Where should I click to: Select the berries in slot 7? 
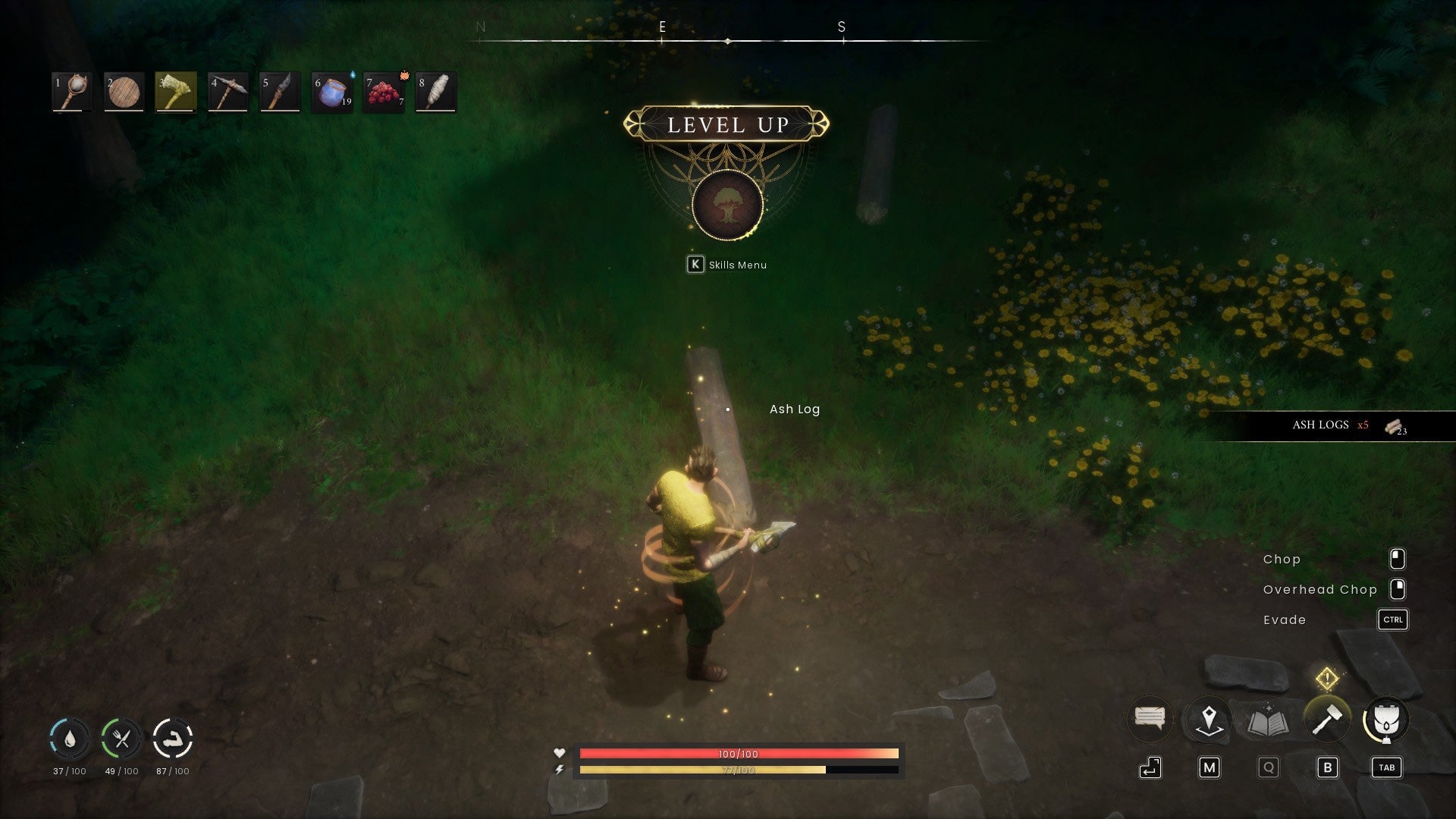(383, 90)
